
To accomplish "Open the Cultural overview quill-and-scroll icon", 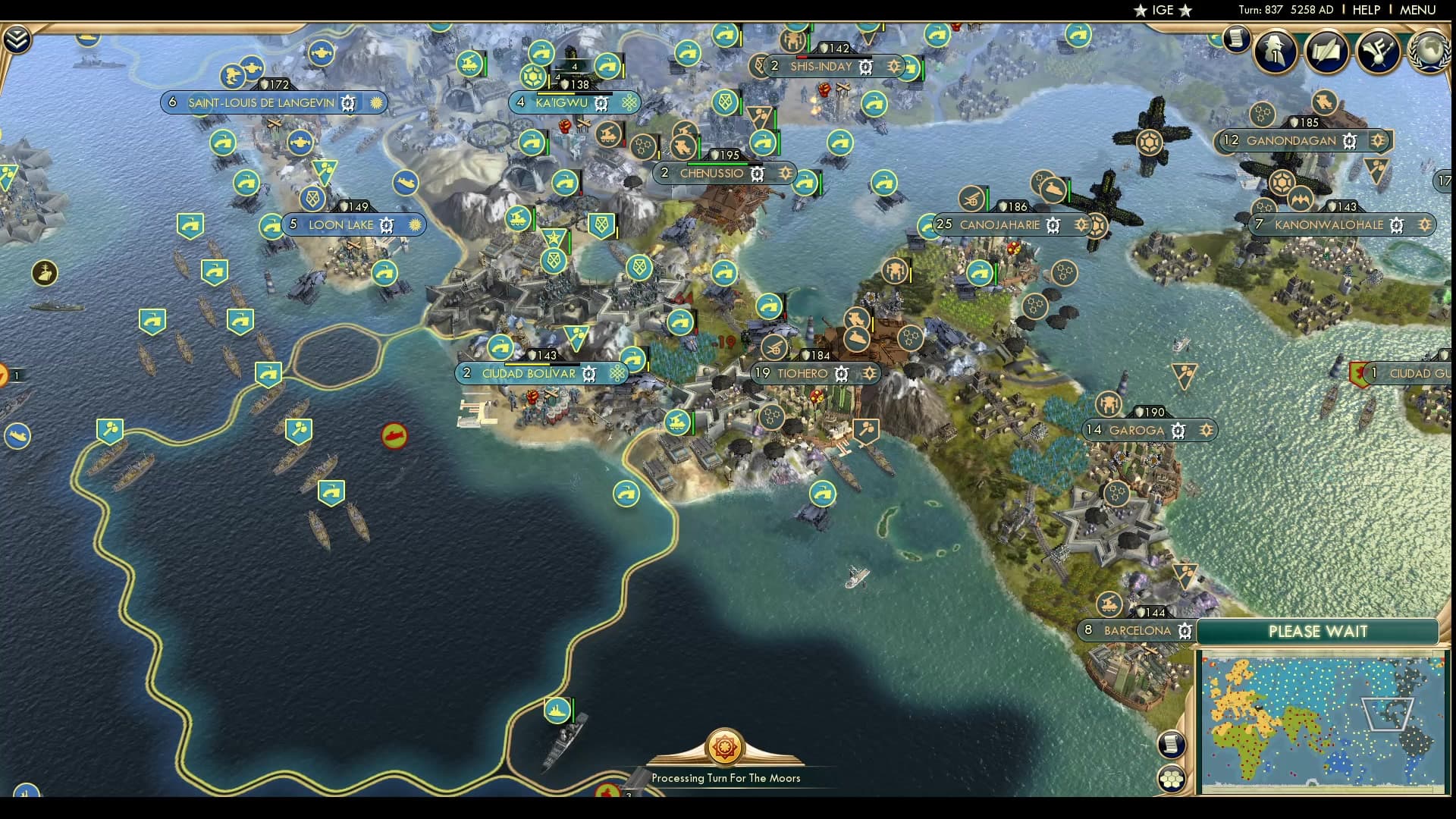I will pos(1326,52).
